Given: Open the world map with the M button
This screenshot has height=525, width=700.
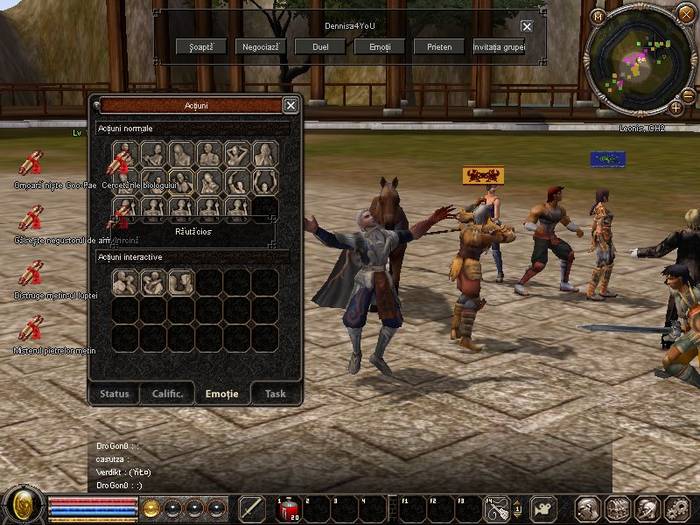Looking at the screenshot, I should point(599,16).
